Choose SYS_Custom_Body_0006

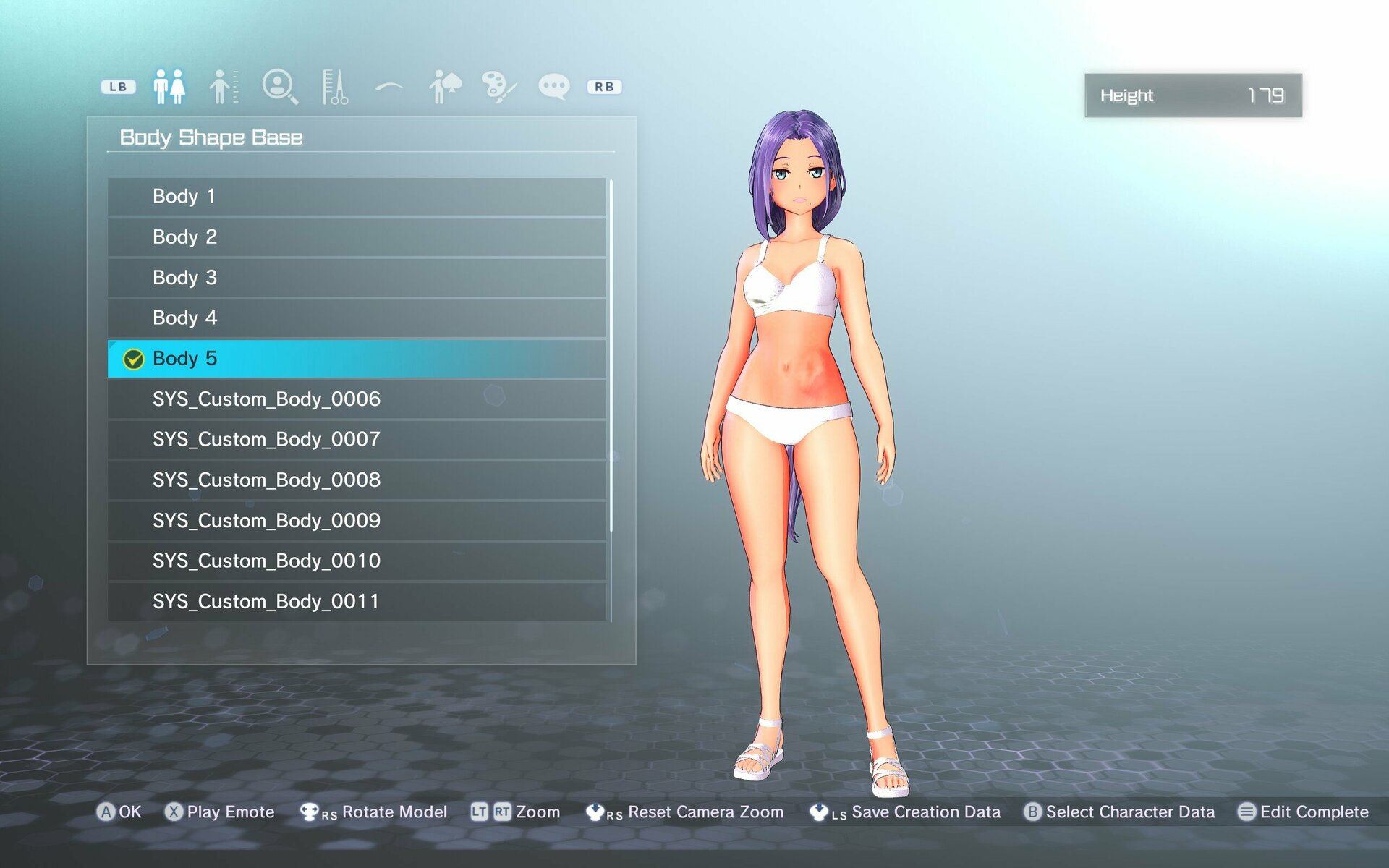(357, 399)
